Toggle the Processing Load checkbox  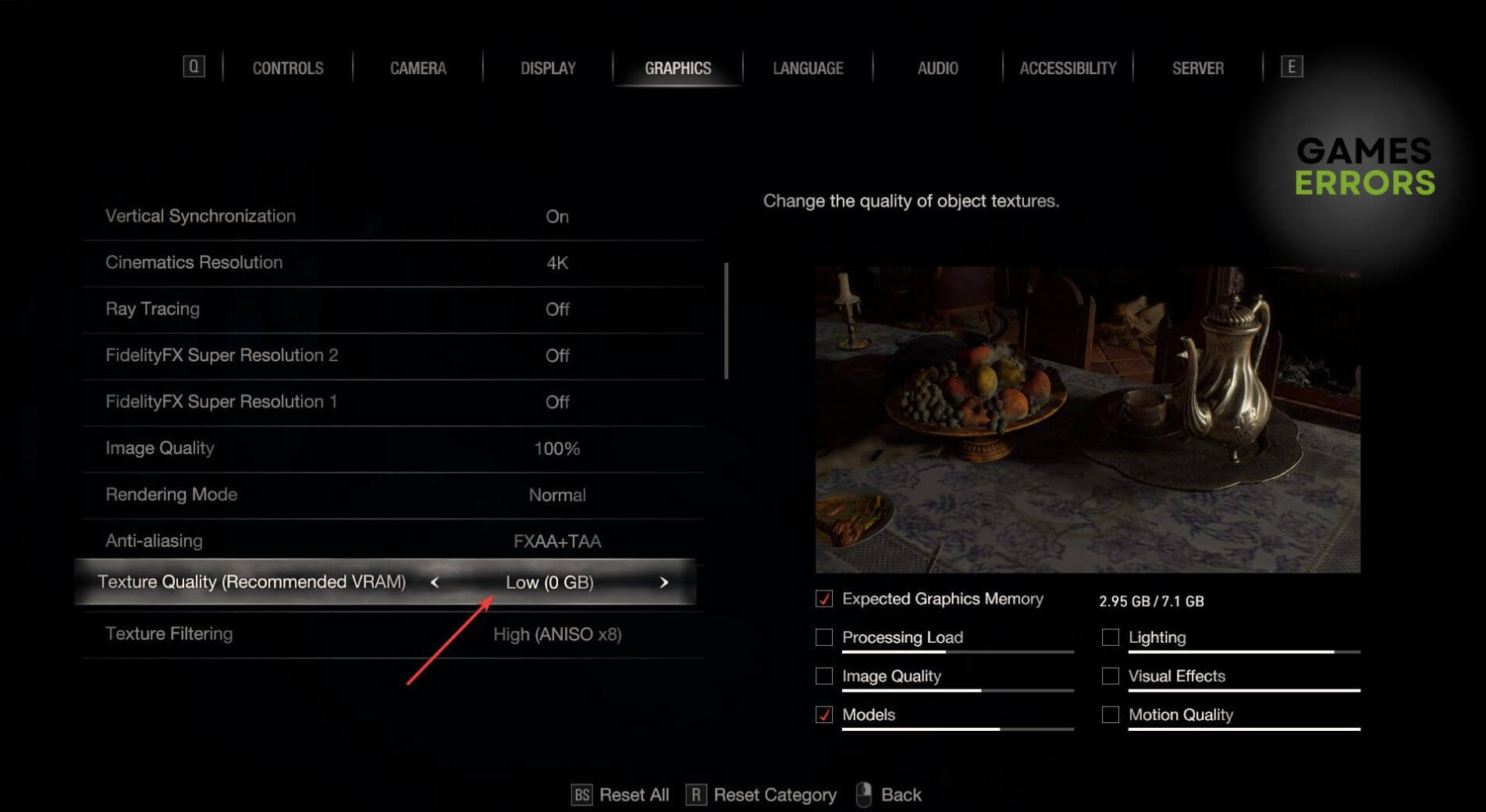pyautogui.click(x=824, y=637)
